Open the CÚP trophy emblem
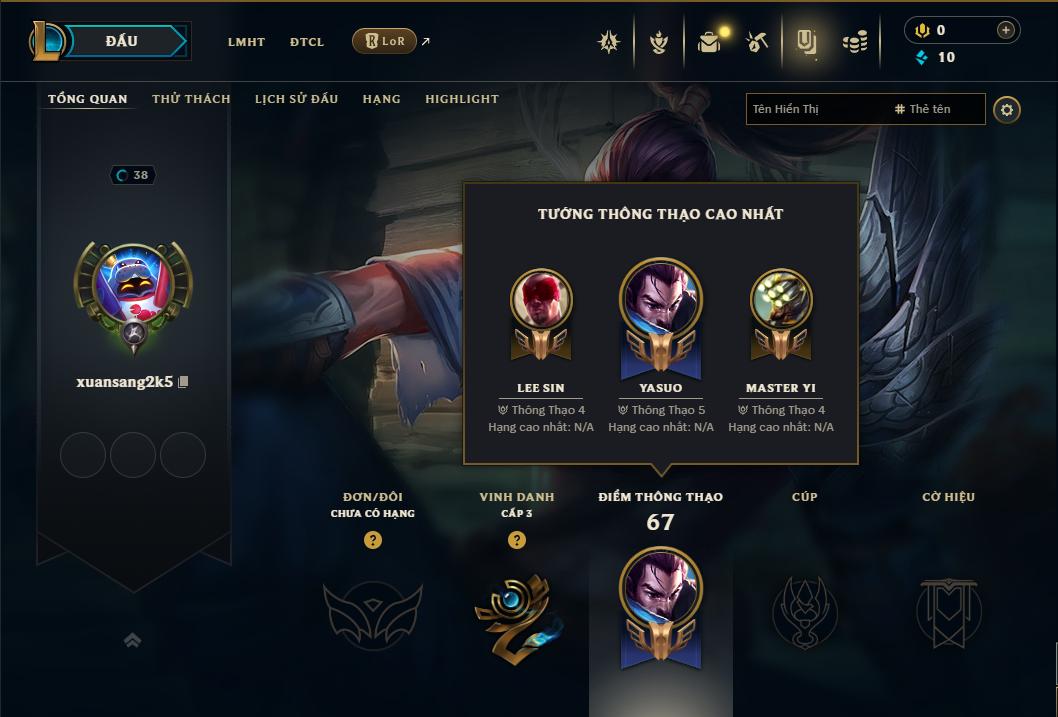This screenshot has height=717, width=1058. point(804,610)
